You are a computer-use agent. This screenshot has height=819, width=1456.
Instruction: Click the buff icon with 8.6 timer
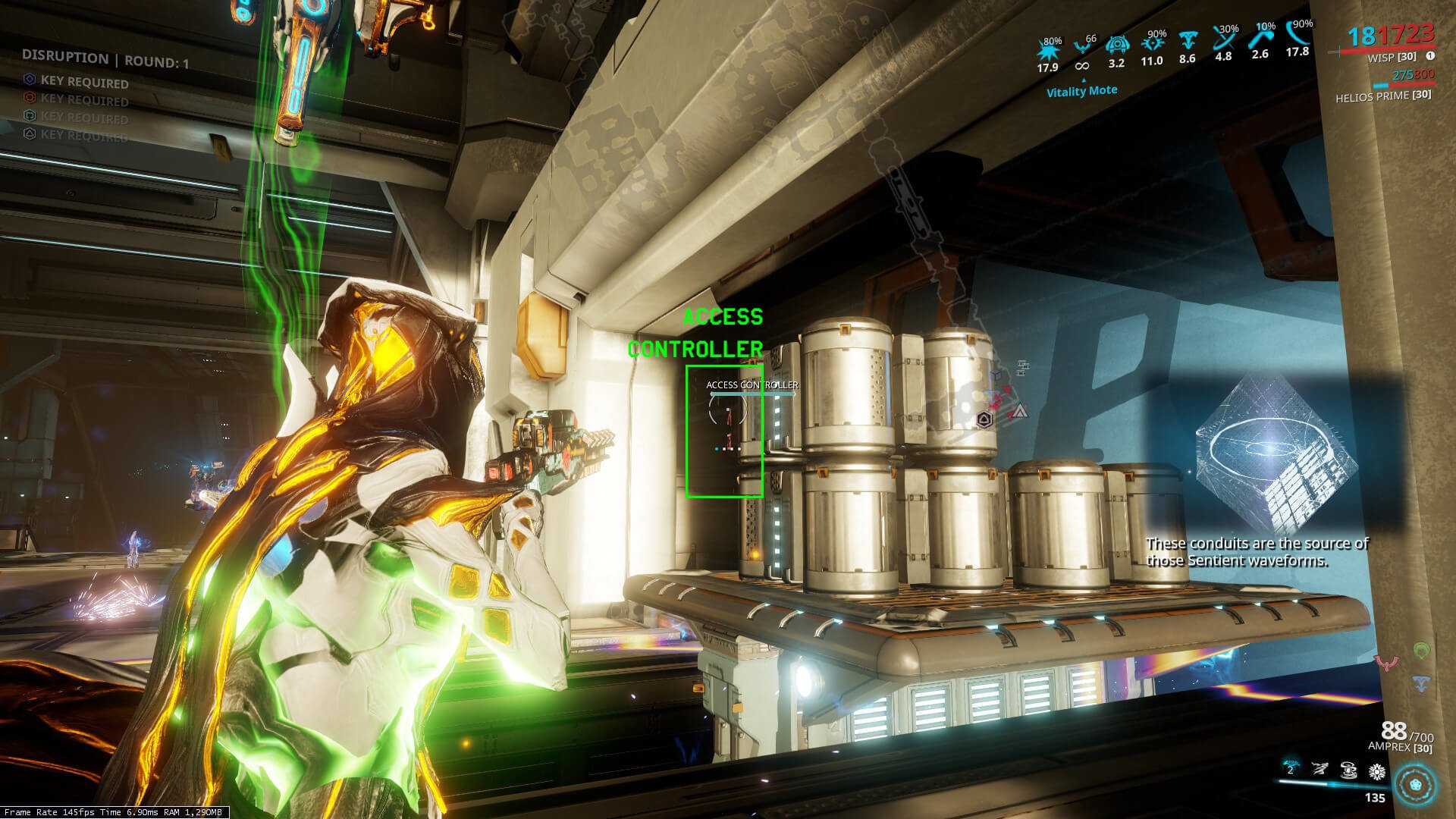point(1188,41)
